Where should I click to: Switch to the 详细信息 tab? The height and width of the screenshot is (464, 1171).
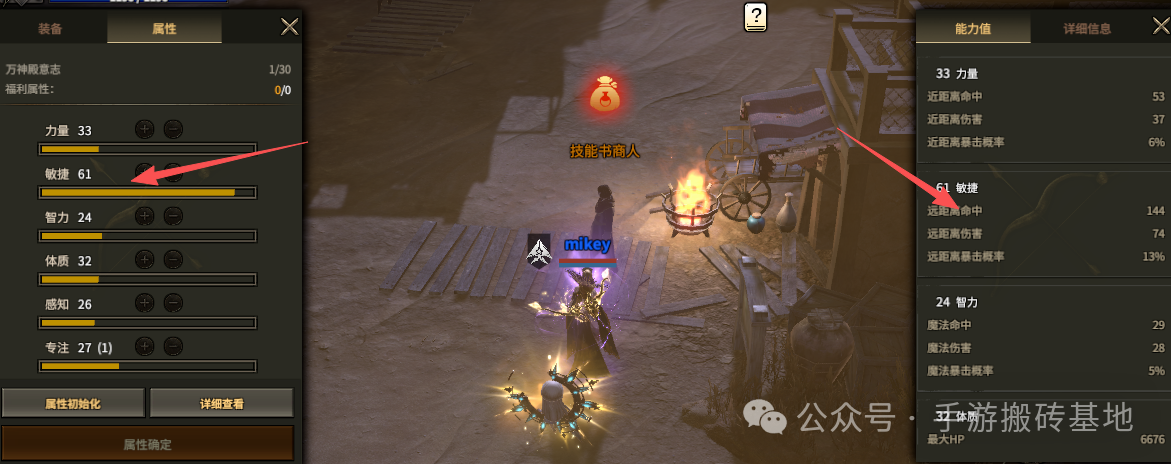click(1086, 28)
